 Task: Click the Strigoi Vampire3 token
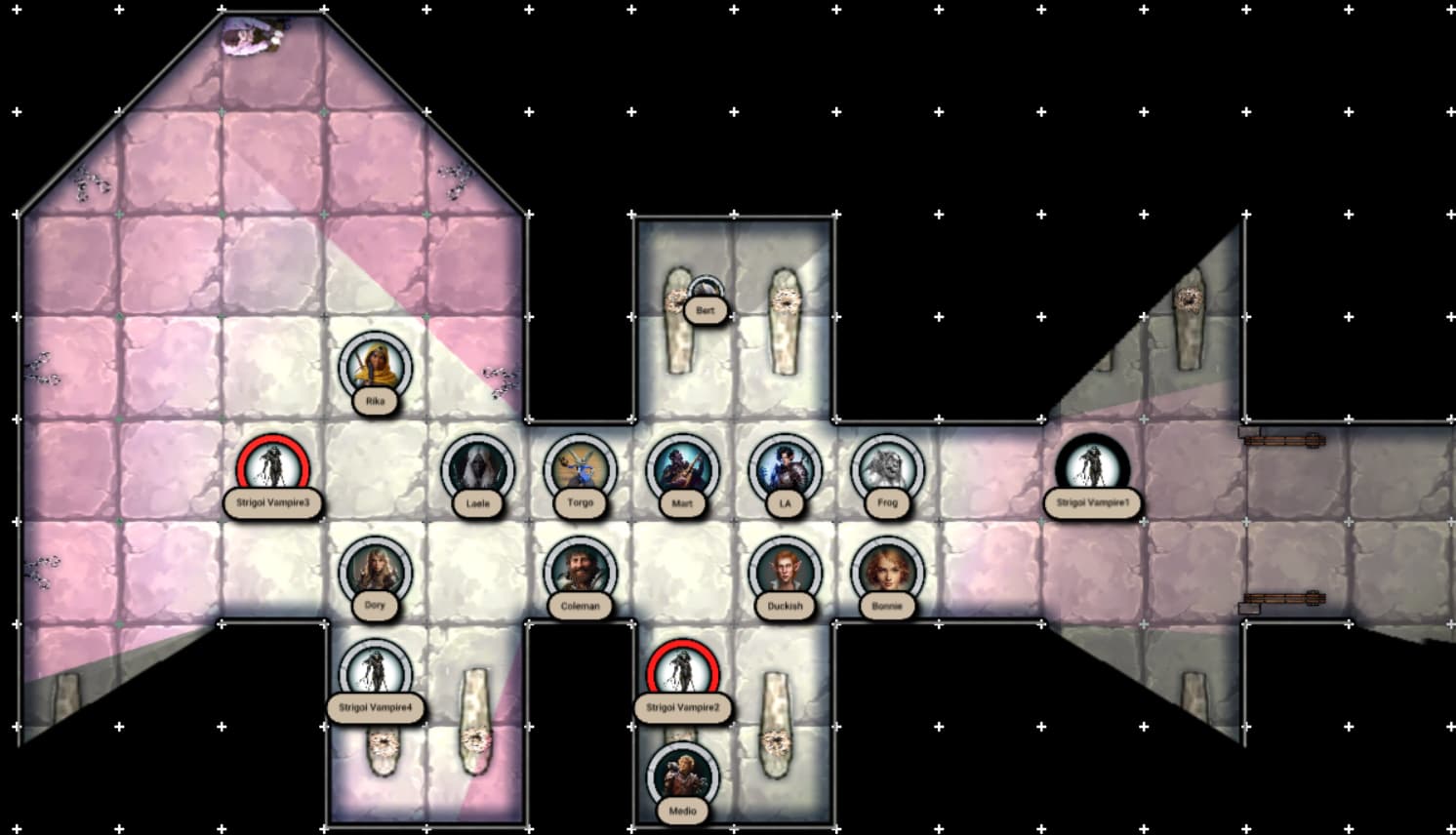[273, 469]
